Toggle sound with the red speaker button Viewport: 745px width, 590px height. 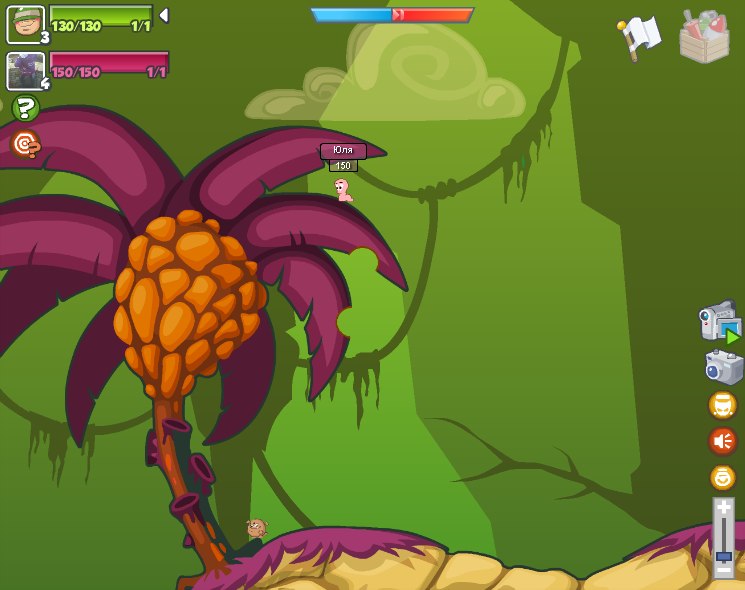tap(722, 441)
